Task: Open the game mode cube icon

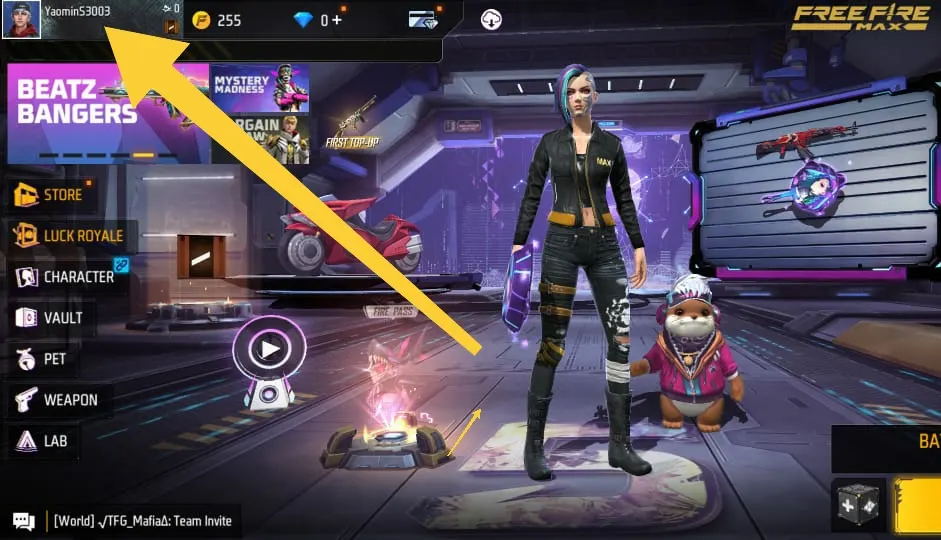Action: (858, 505)
